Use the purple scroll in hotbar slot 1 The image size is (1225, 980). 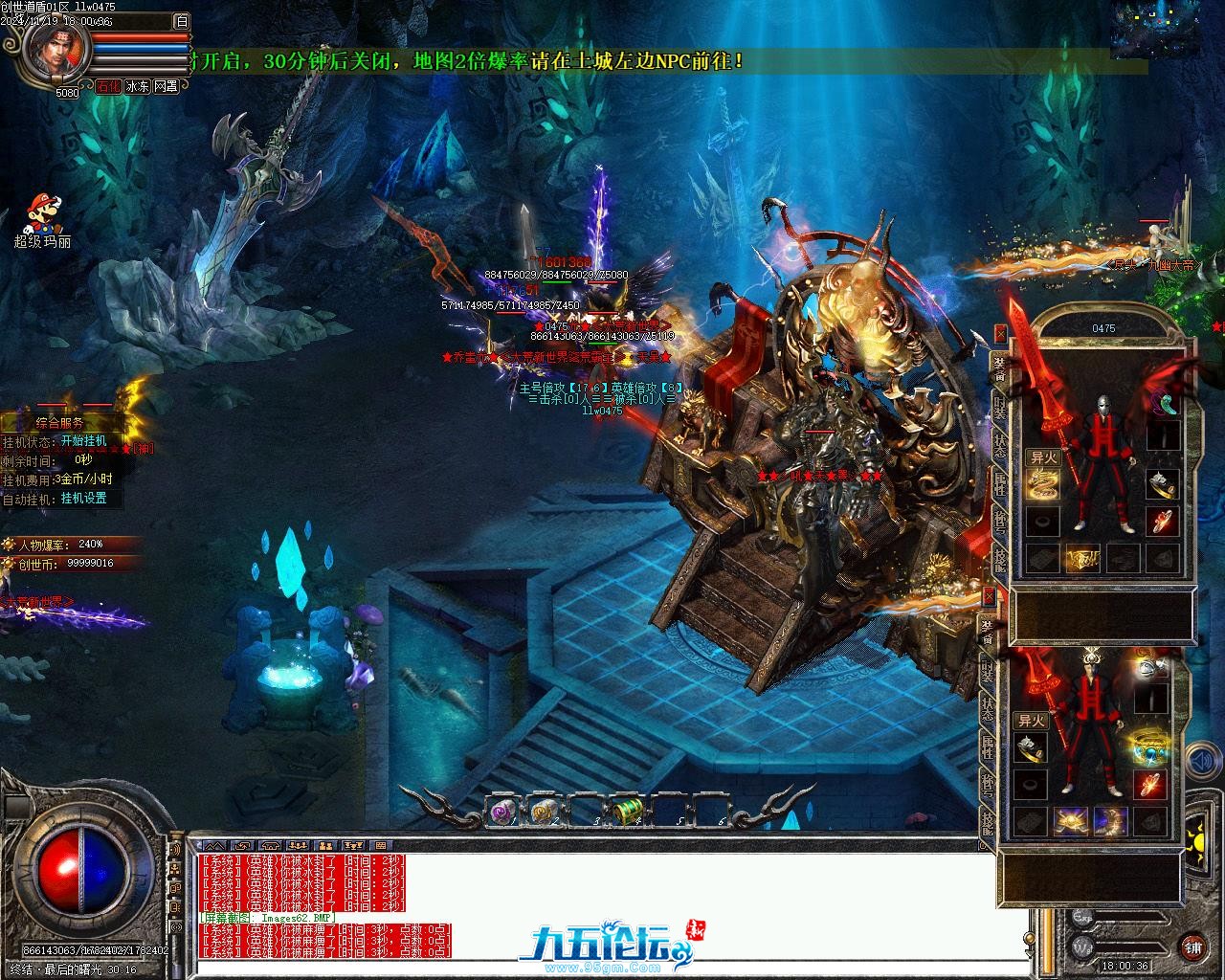pos(501,812)
